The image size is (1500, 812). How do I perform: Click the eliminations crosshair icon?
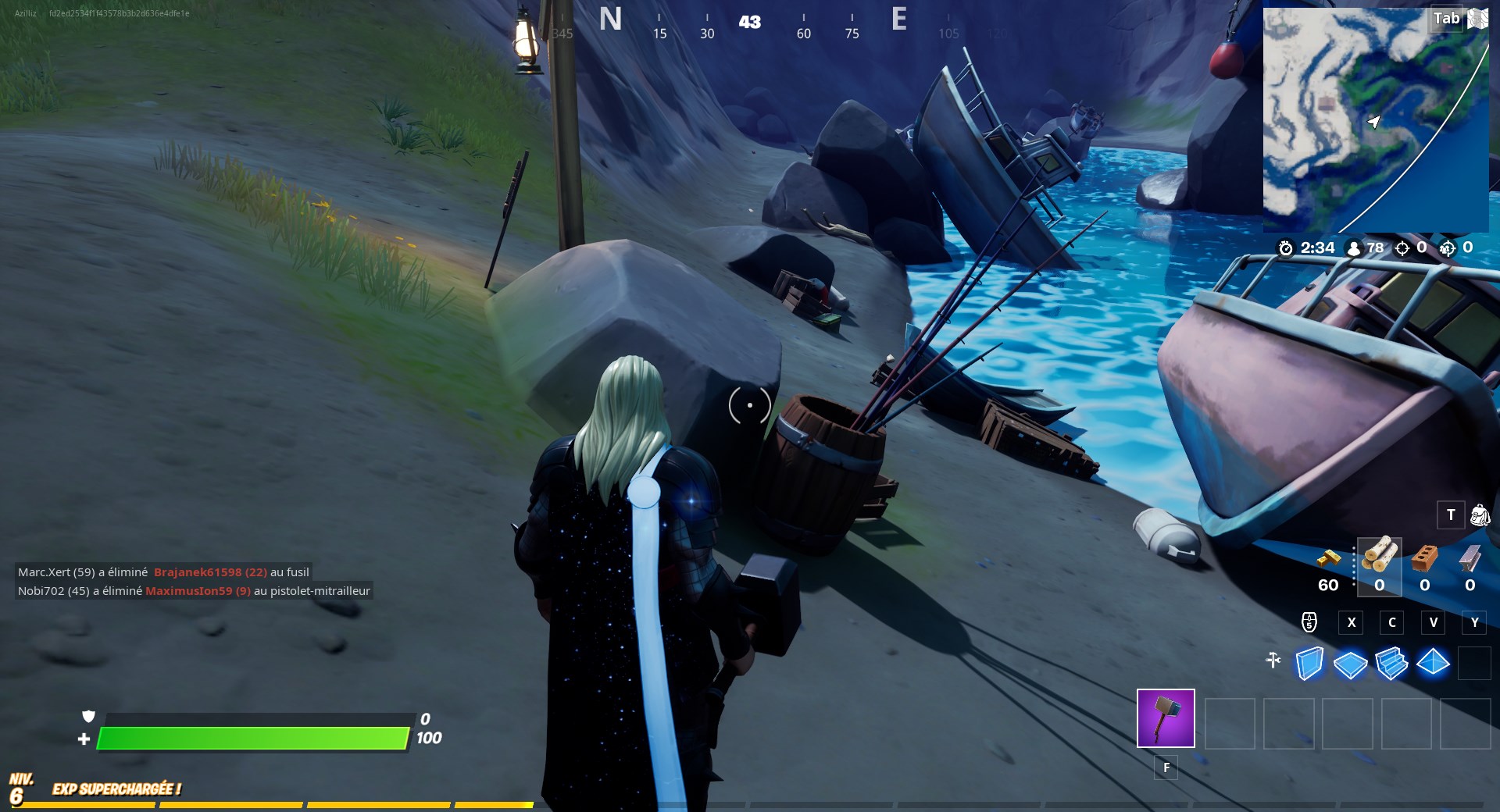(1401, 248)
